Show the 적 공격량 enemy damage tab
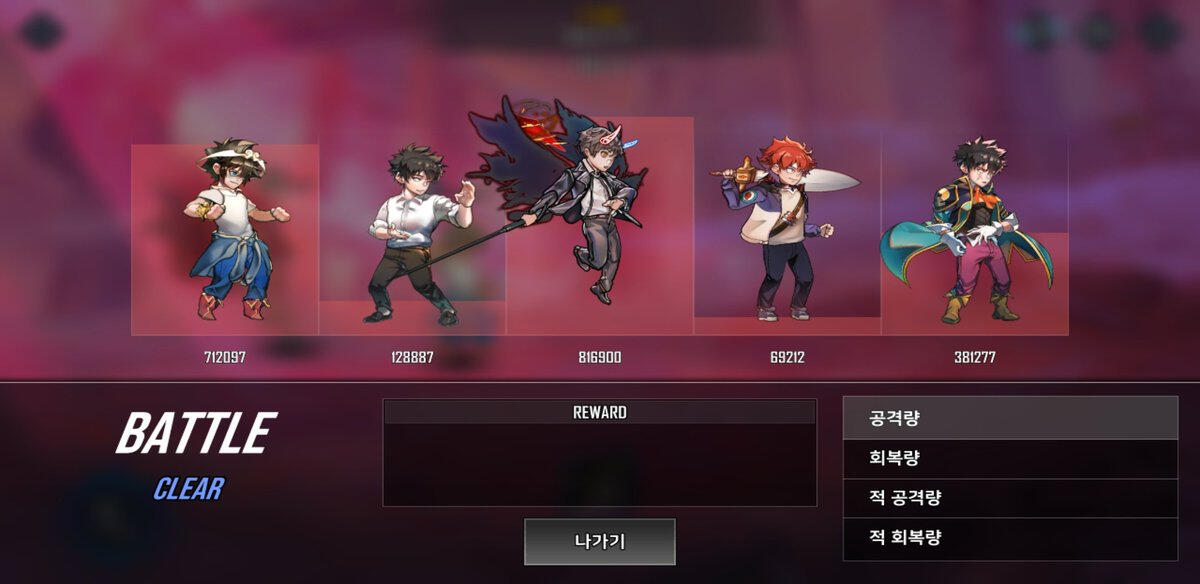 click(x=1010, y=498)
